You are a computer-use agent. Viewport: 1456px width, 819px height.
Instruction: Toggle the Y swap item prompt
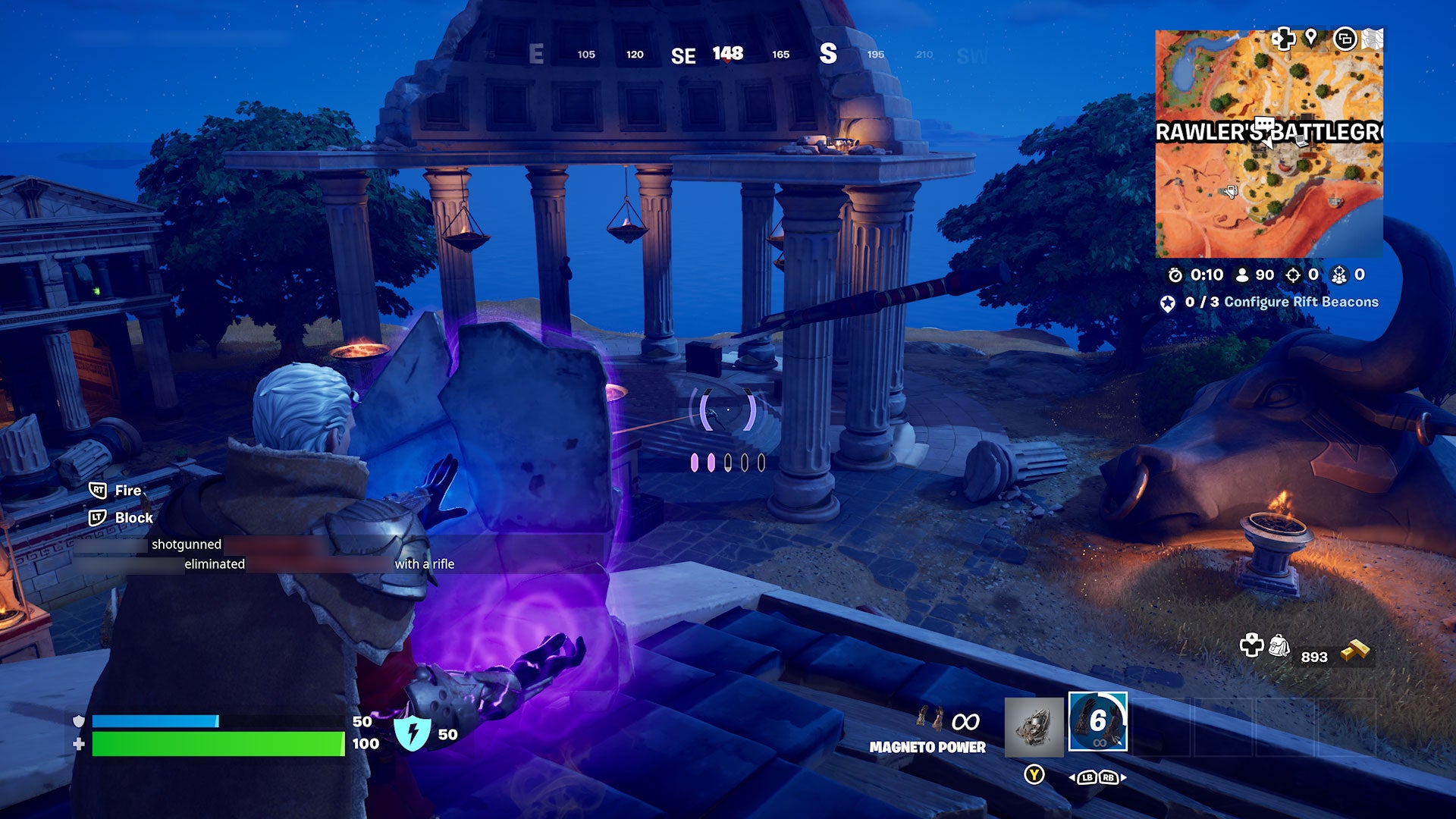(x=1034, y=774)
